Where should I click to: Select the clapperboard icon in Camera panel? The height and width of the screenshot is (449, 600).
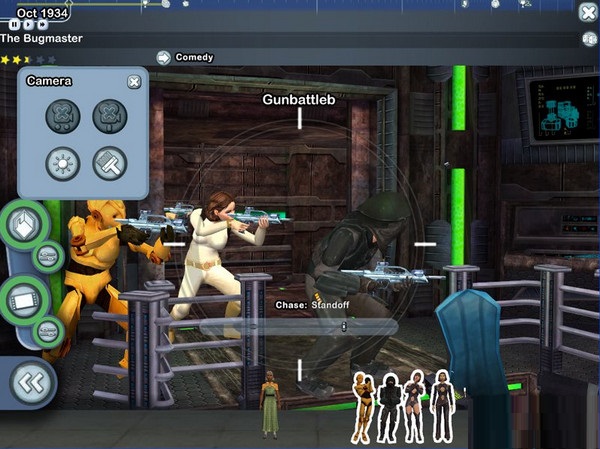click(x=110, y=163)
